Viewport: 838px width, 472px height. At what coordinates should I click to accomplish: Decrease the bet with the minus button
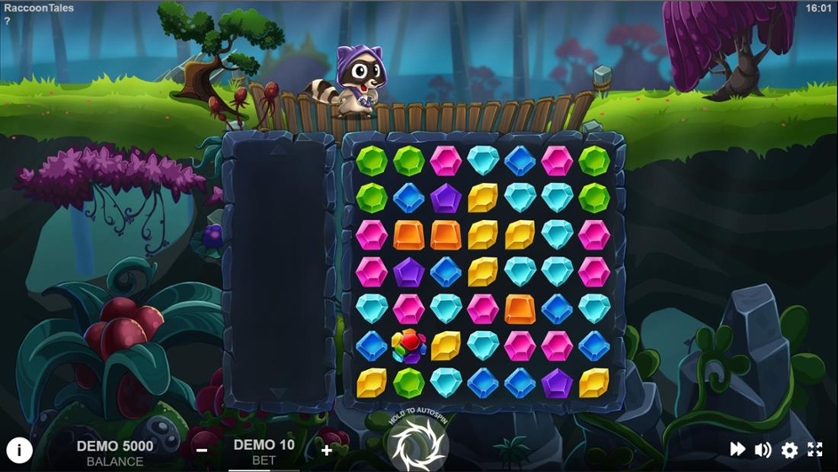point(202,450)
